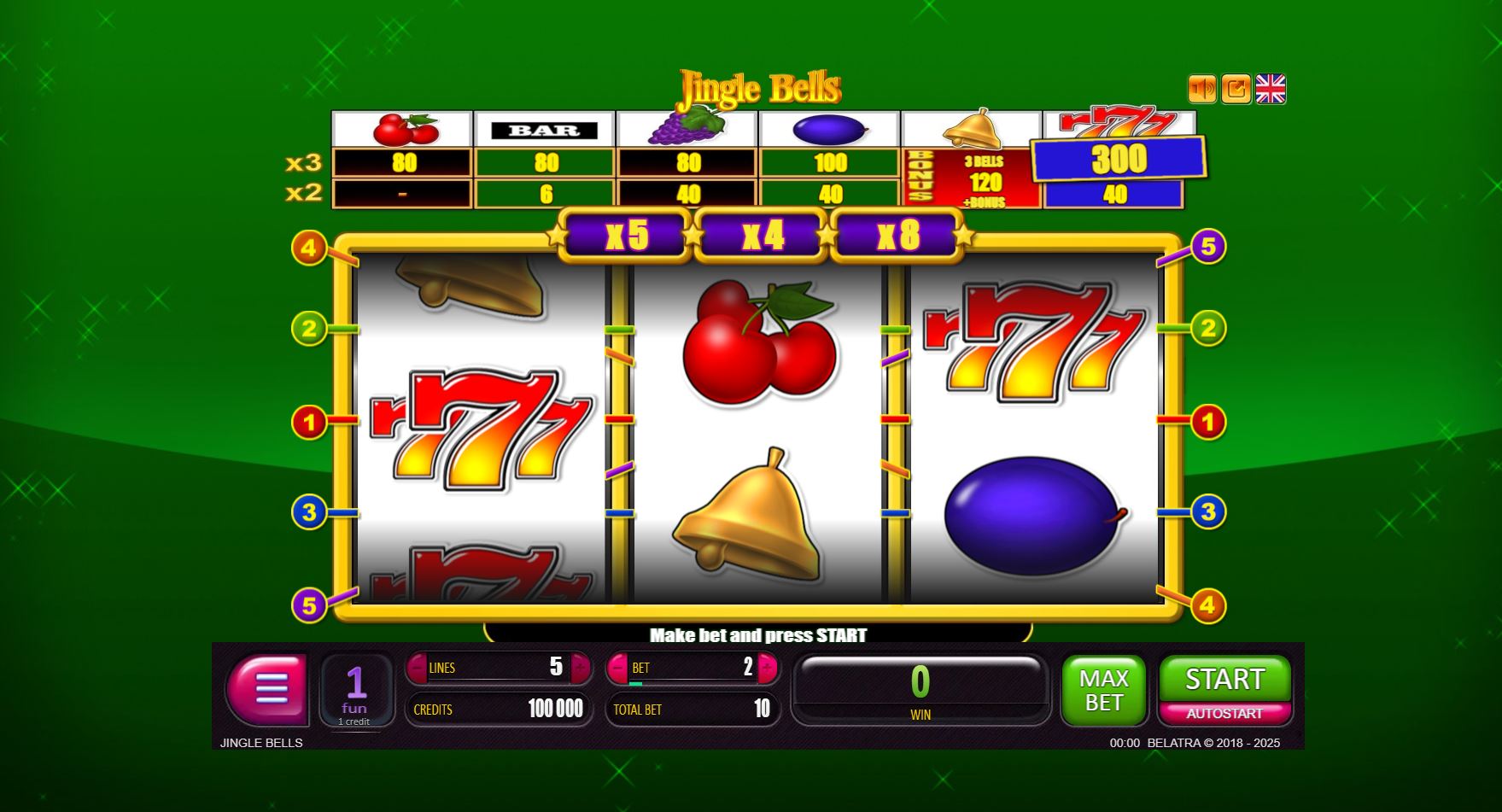Screen dimensions: 1502x812
Task: Change language via the British flag icon
Action: click(1270, 88)
